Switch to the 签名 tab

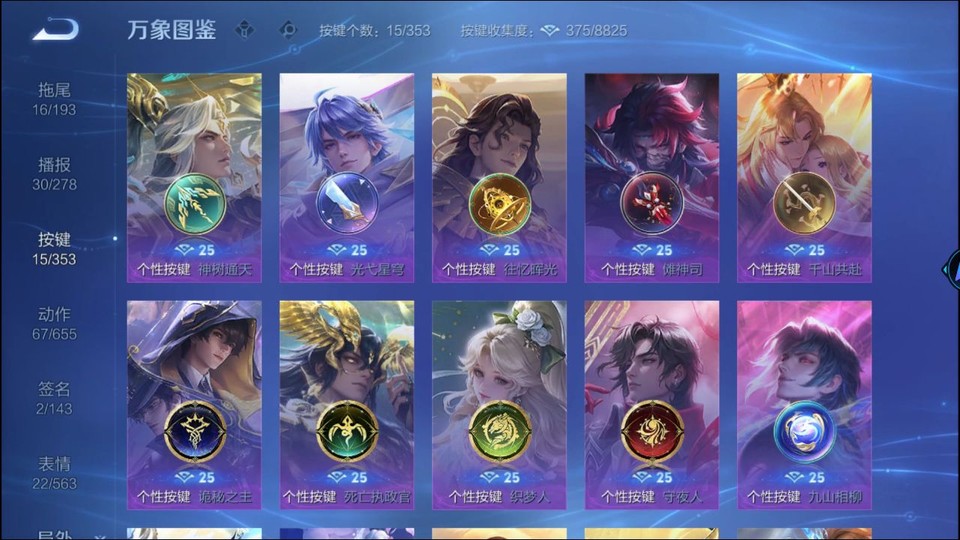(x=54, y=398)
